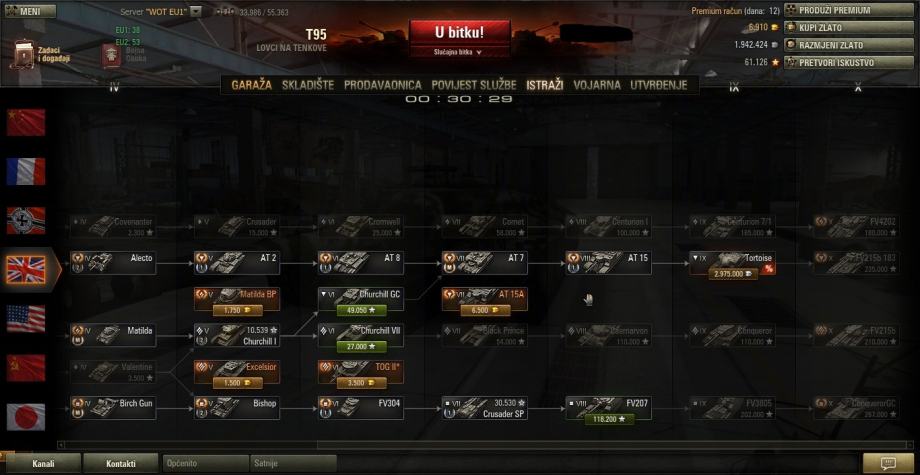920x475 pixels.
Task: Select the French nation flag
Action: (x=26, y=171)
